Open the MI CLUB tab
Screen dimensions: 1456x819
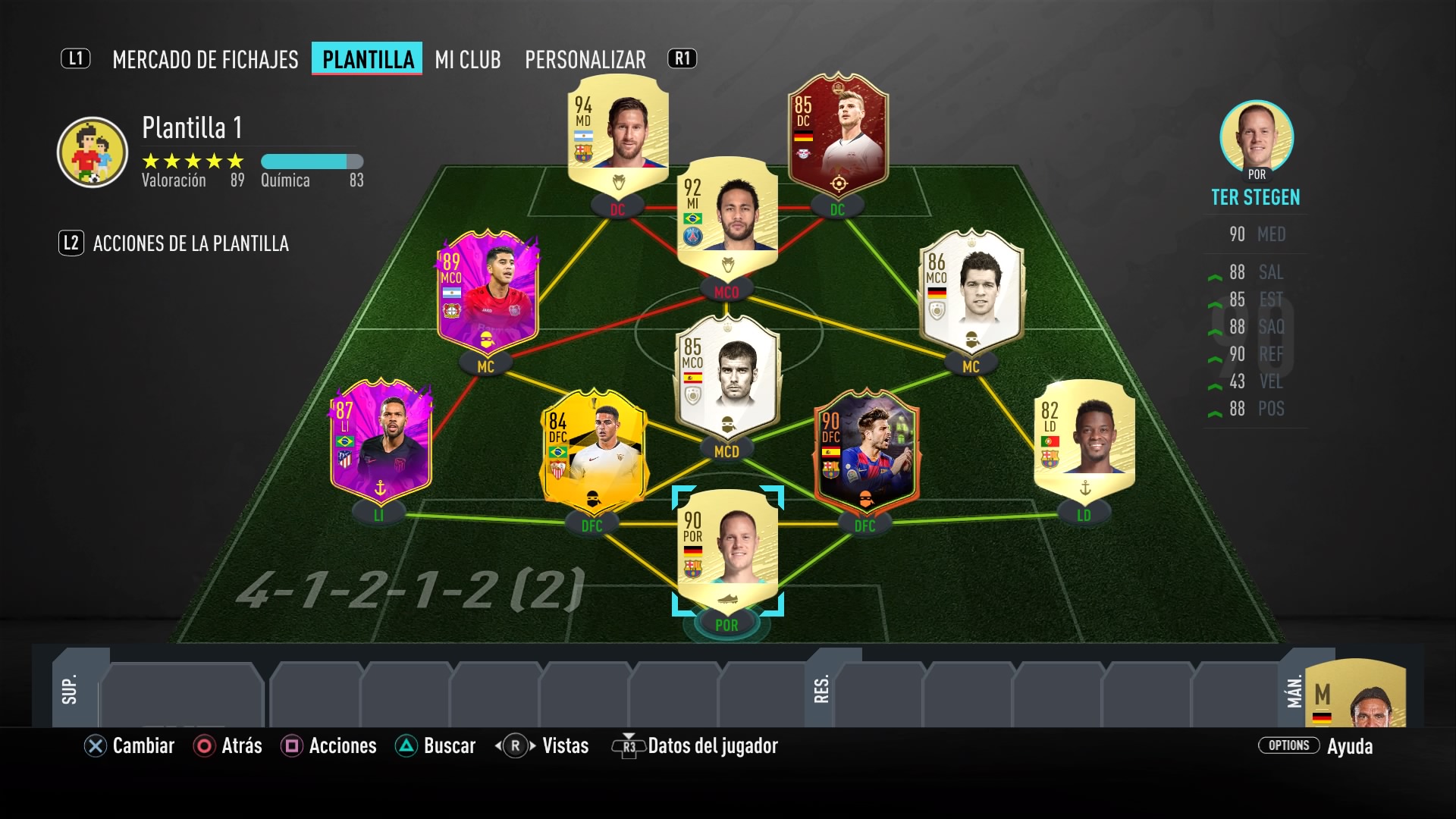466,59
